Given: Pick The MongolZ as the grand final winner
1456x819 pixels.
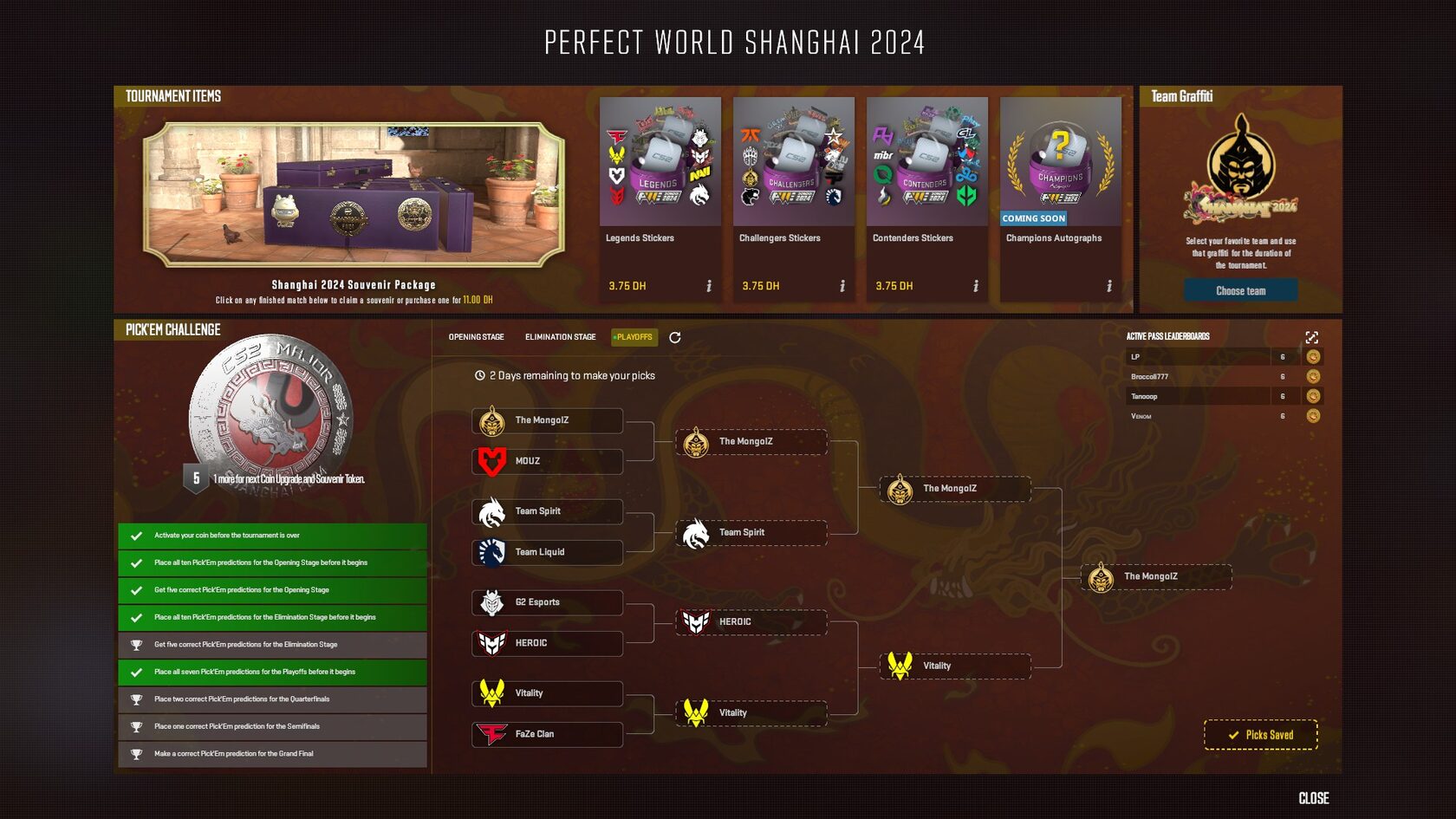Looking at the screenshot, I should (1157, 577).
